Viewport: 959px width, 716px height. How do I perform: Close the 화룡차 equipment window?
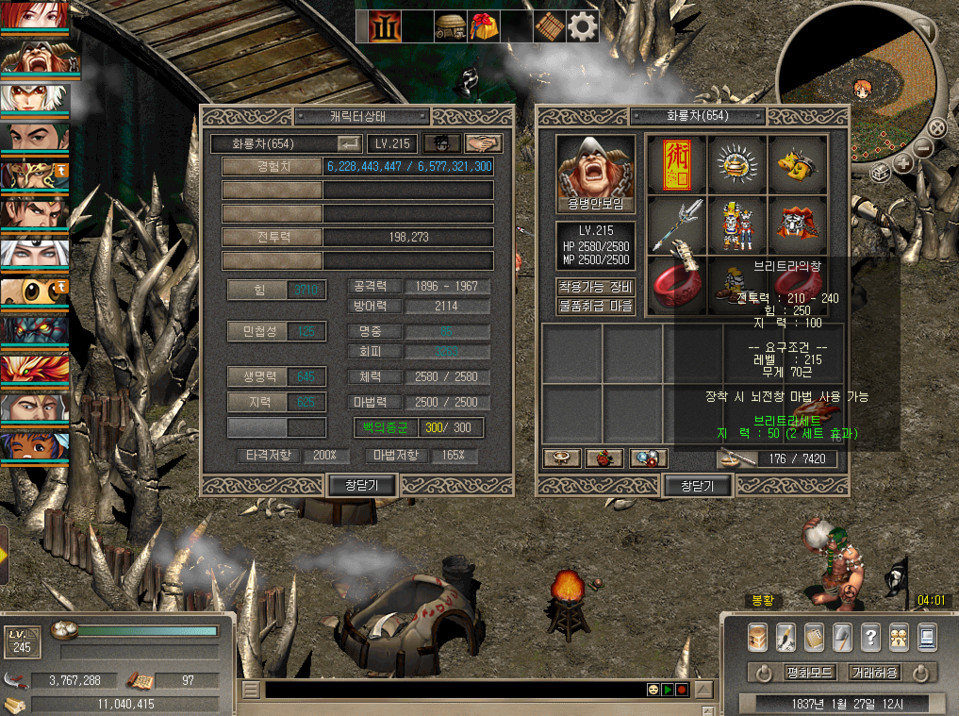click(697, 485)
